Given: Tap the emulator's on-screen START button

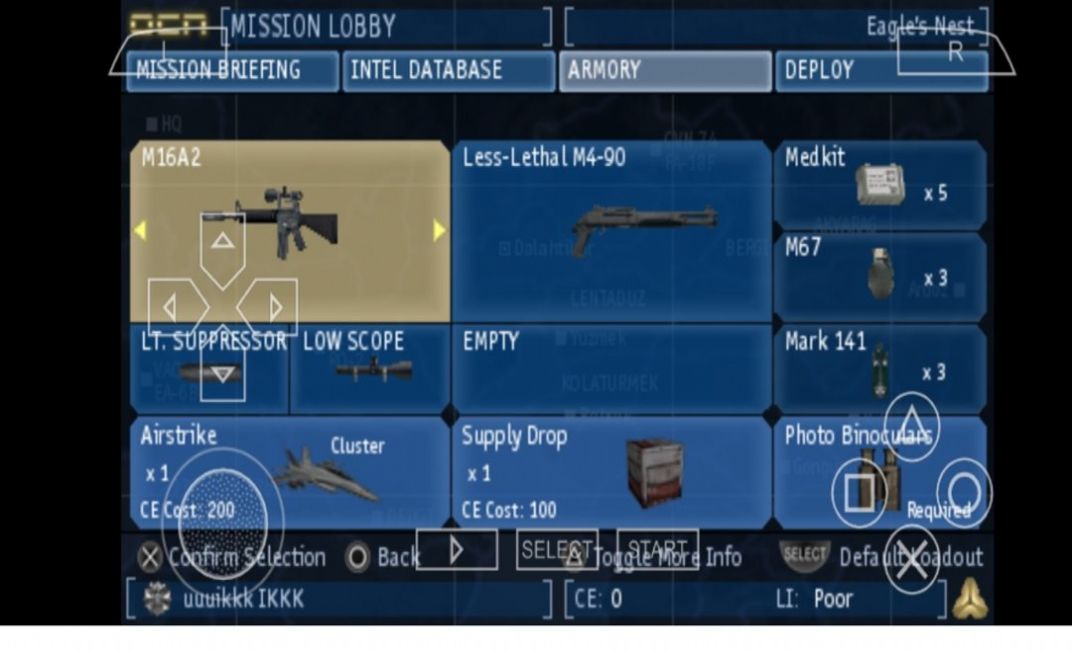Looking at the screenshot, I should pos(657,549).
